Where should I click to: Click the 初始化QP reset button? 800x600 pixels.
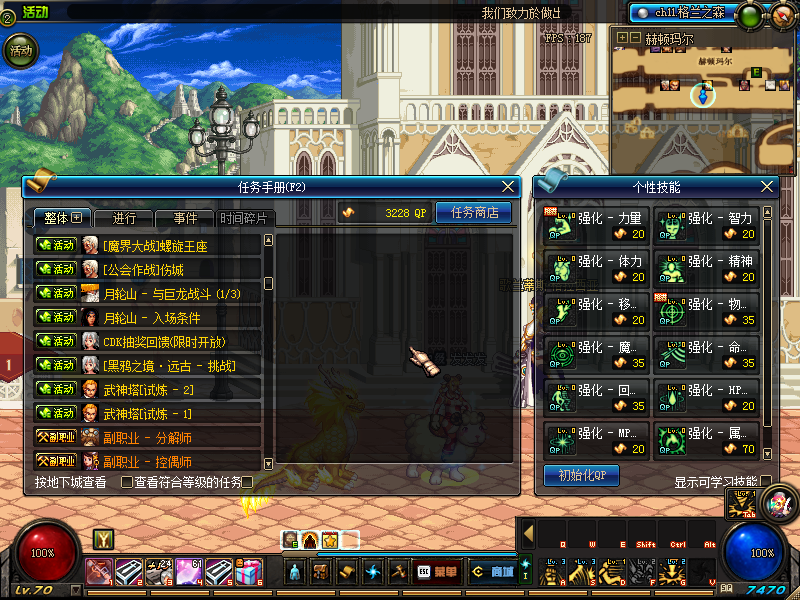click(581, 475)
